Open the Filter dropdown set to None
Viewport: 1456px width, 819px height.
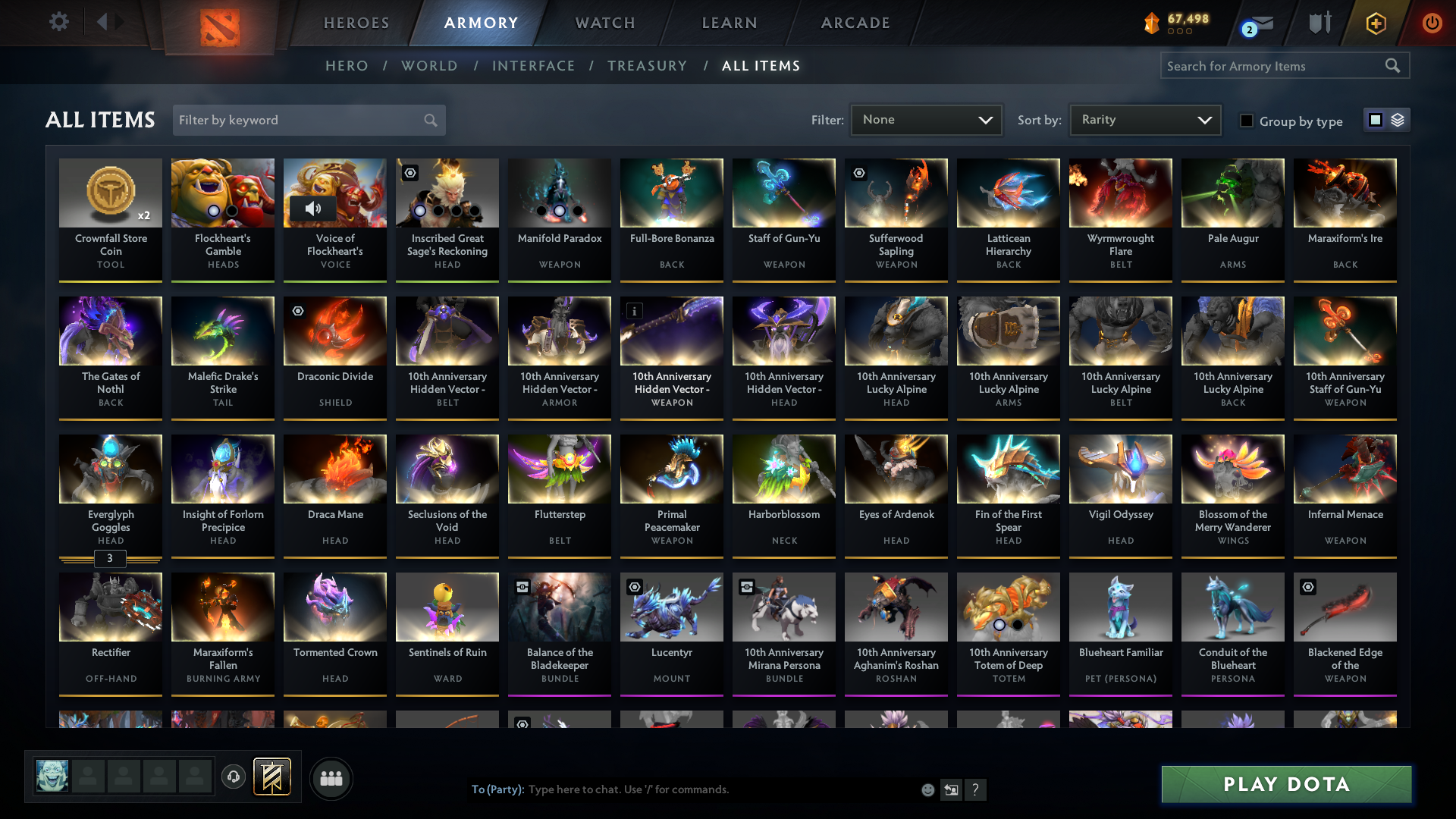click(926, 119)
